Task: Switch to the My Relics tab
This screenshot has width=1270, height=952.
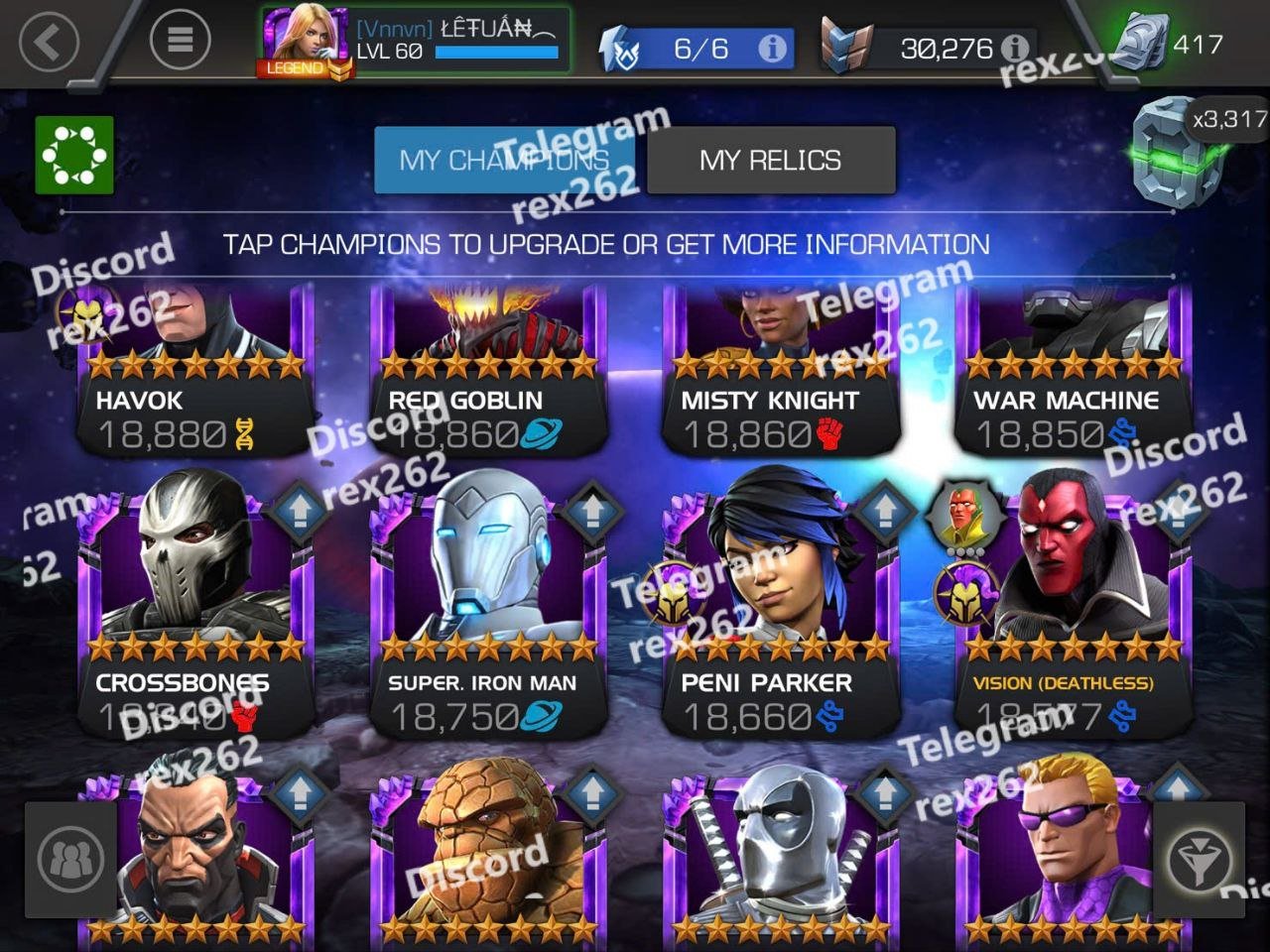Action: [x=770, y=160]
